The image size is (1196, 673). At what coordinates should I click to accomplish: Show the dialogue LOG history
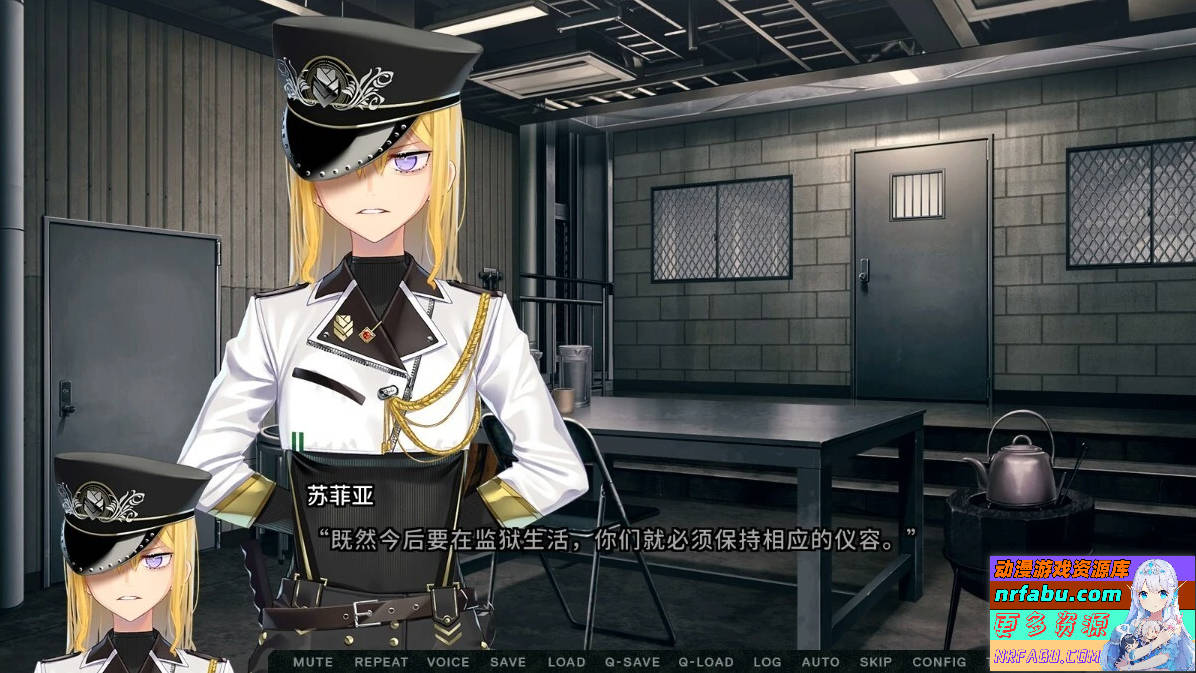tap(767, 662)
